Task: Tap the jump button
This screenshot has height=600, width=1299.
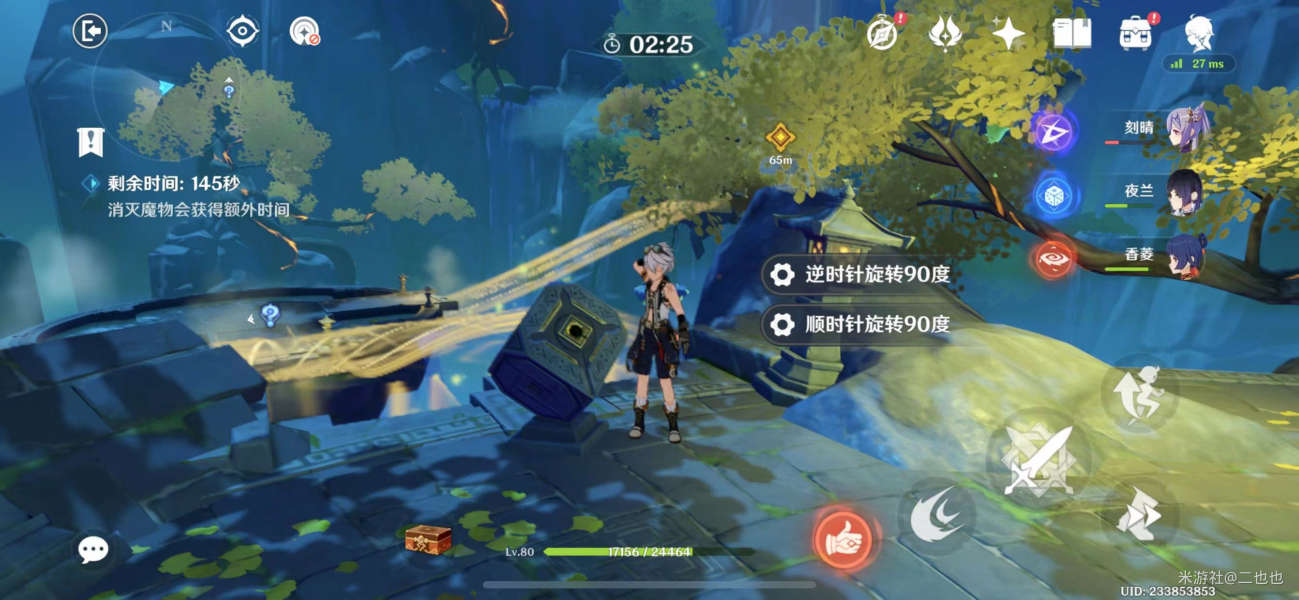Action: coord(1140,391)
